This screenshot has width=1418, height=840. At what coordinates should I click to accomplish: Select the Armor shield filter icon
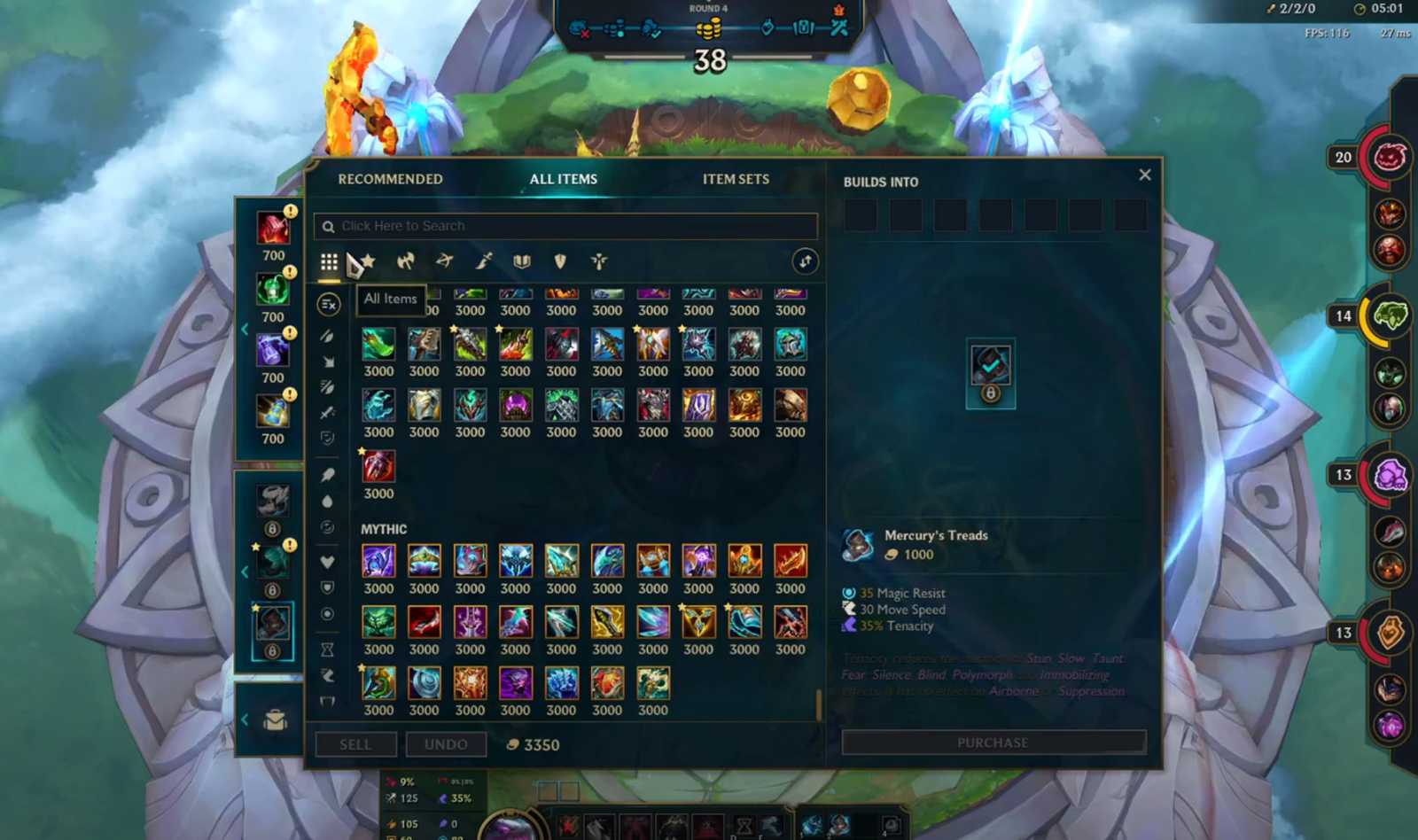coord(561,261)
